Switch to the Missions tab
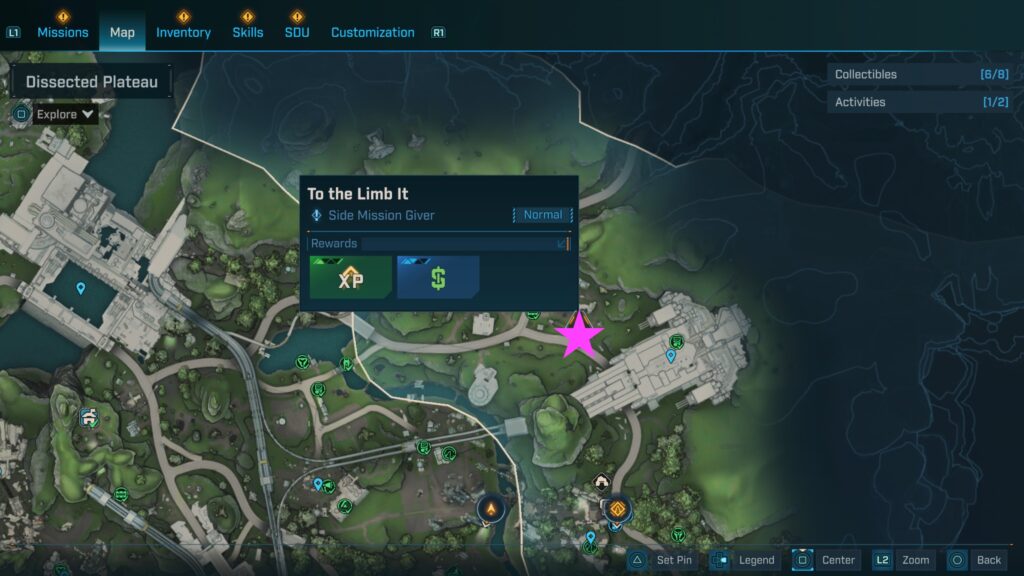The image size is (1024, 576). tap(63, 32)
